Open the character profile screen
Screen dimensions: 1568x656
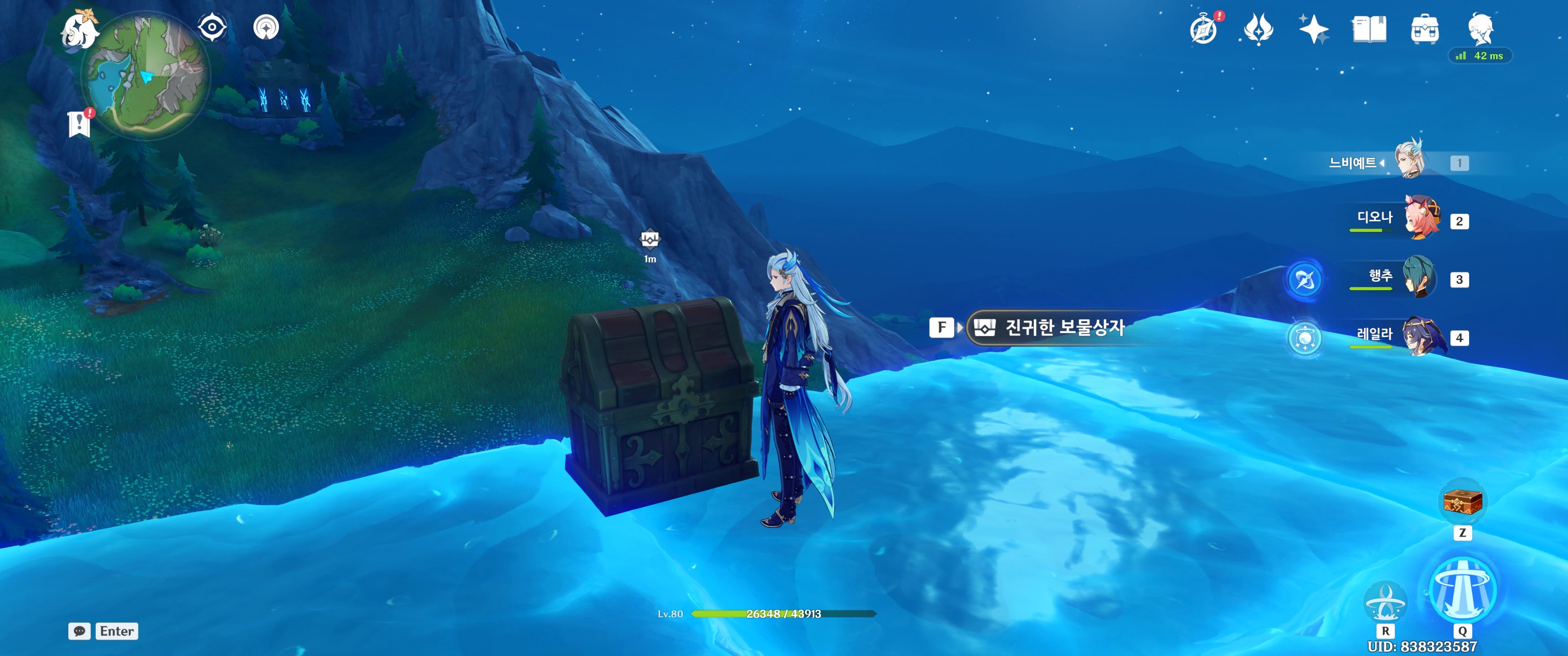pos(1480,28)
